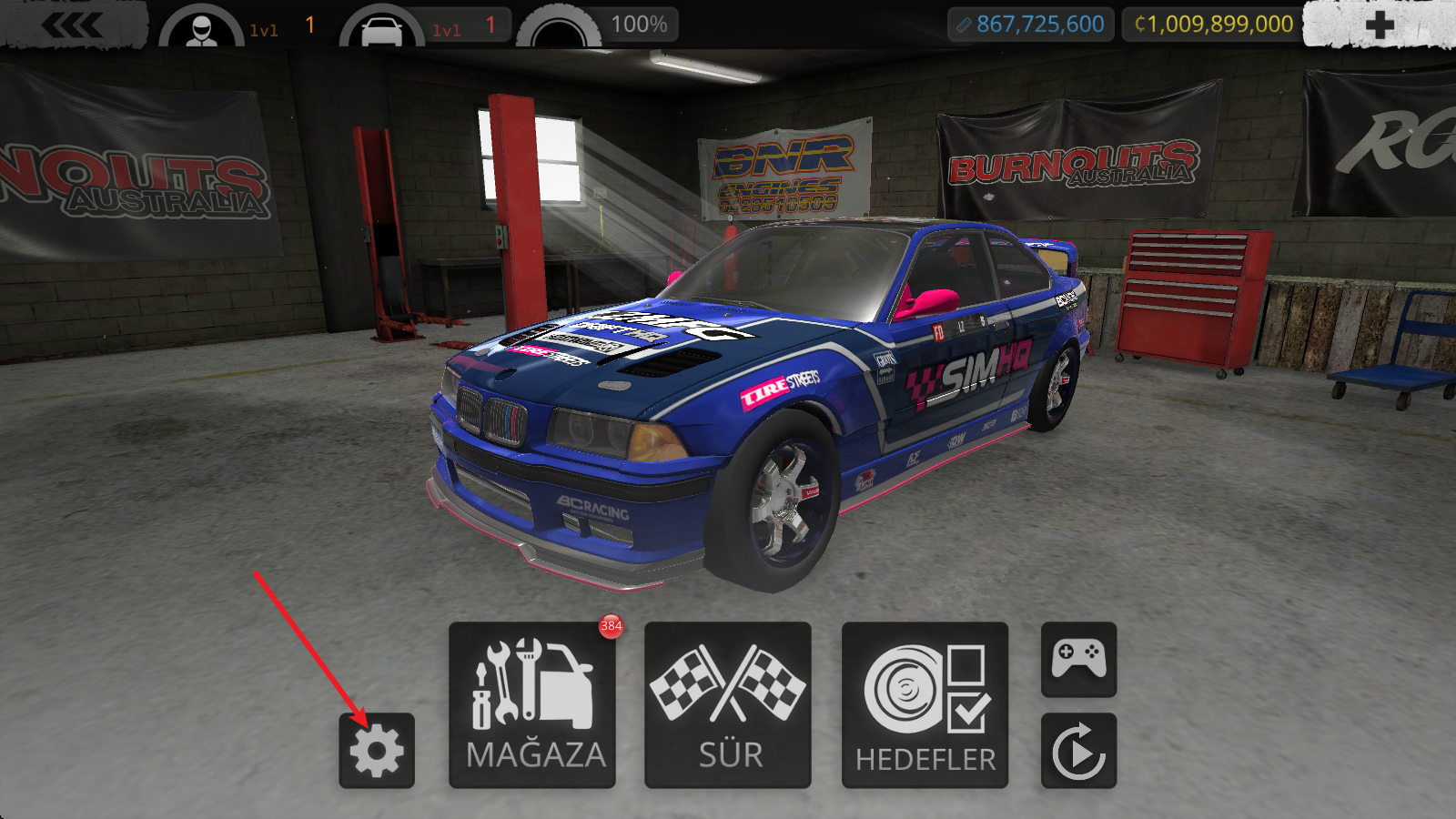This screenshot has height=819, width=1456.
Task: Click the replay arrow icon button
Action: pos(1078,751)
